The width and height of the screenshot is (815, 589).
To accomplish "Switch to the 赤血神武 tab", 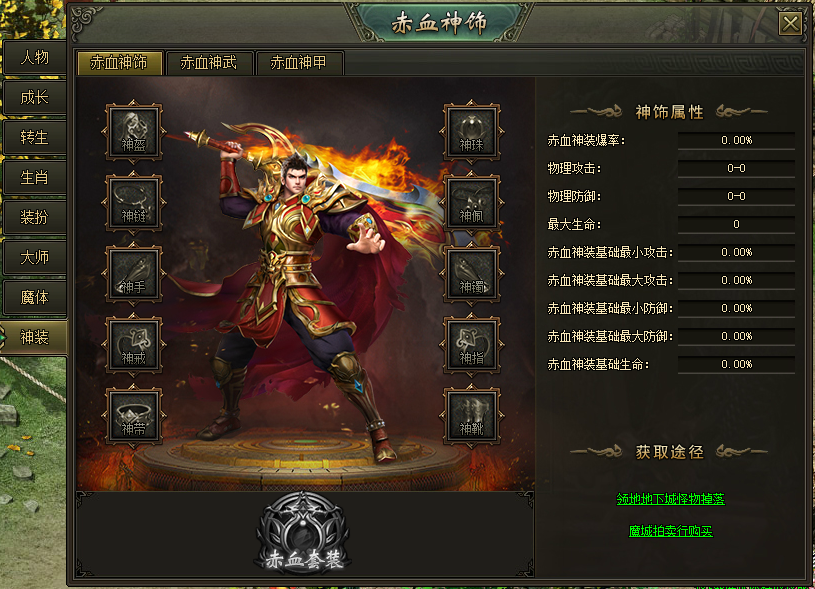I will pos(209,63).
